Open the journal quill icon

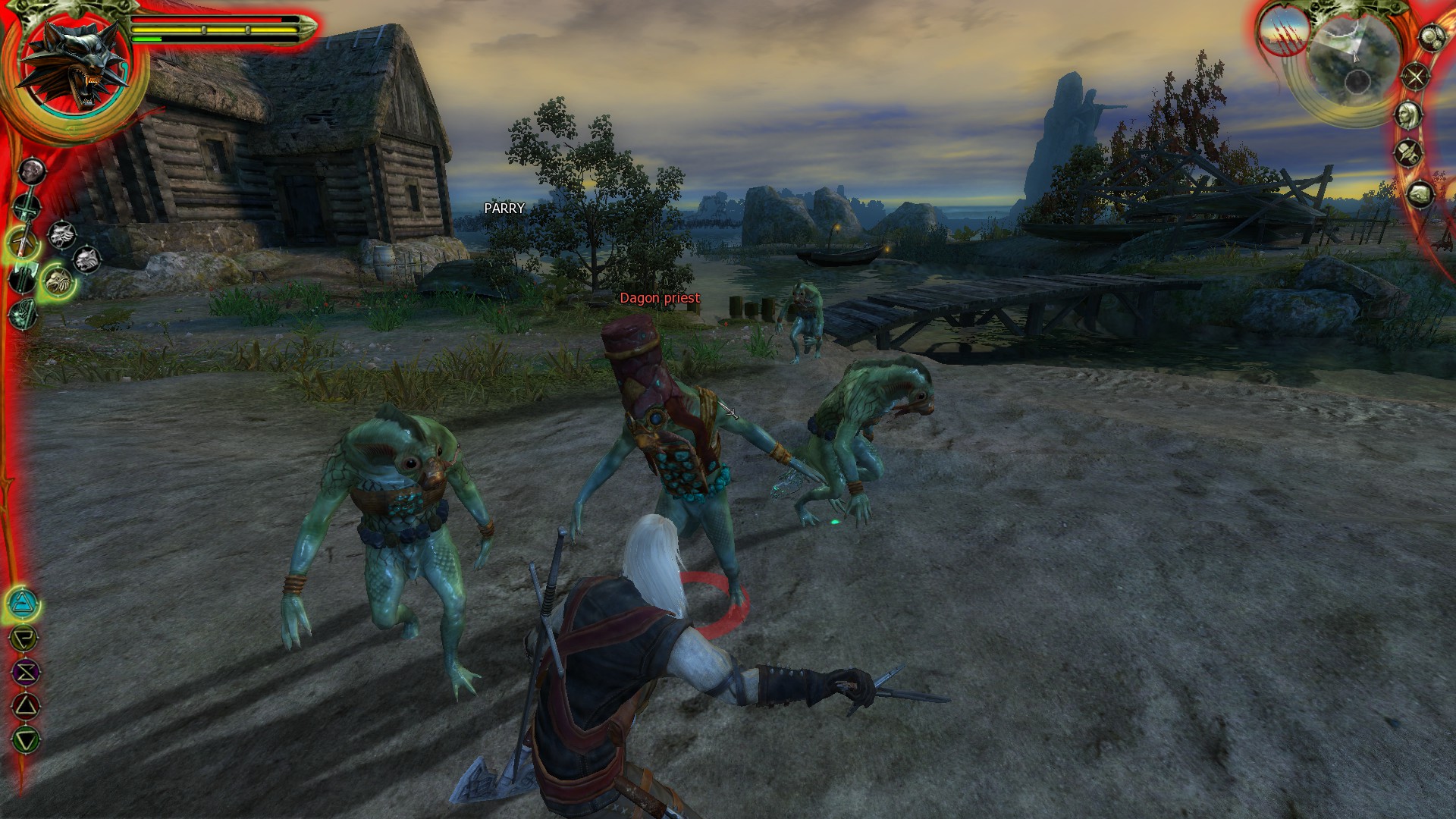pos(1409,153)
